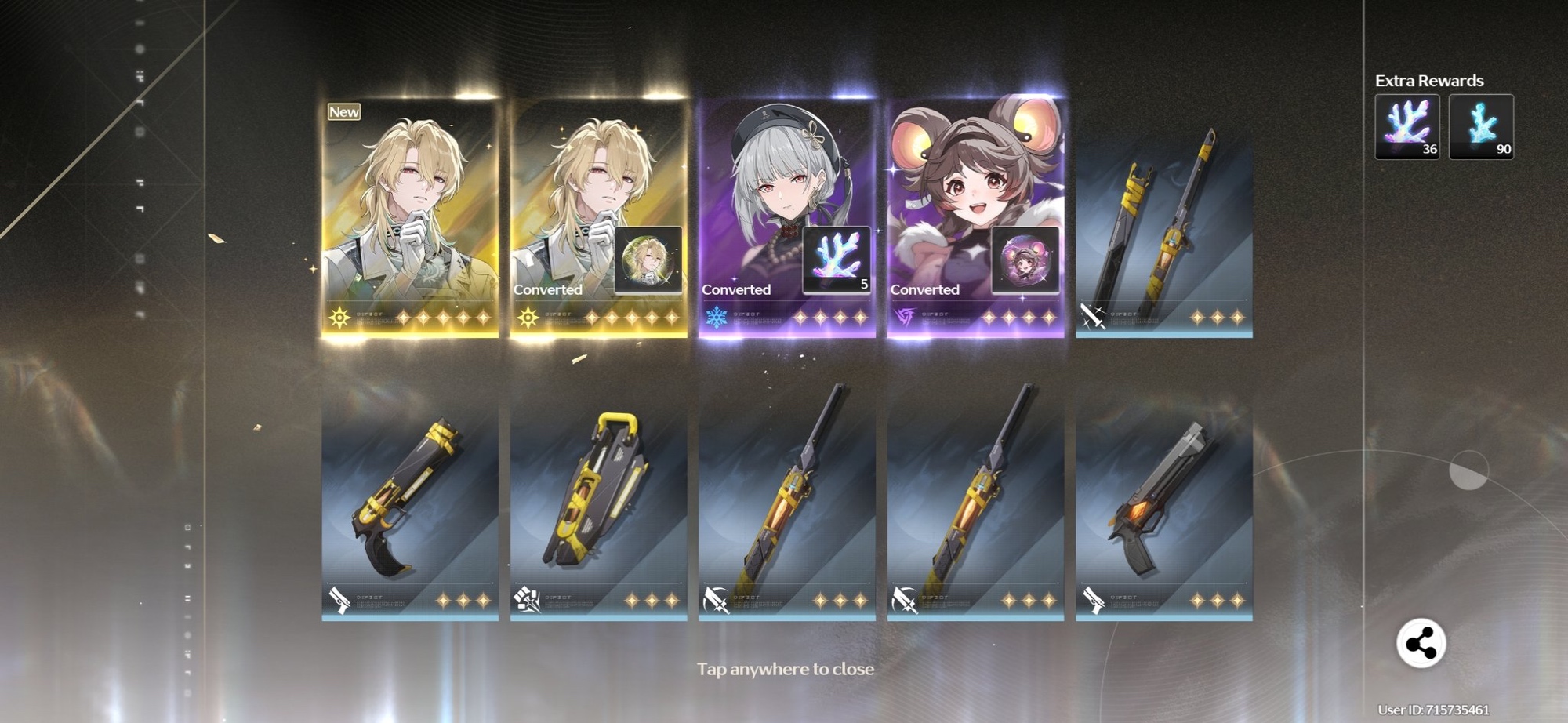Choose the black and gold pistol card
Image resolution: width=1568 pixels, height=723 pixels.
(x=410, y=502)
